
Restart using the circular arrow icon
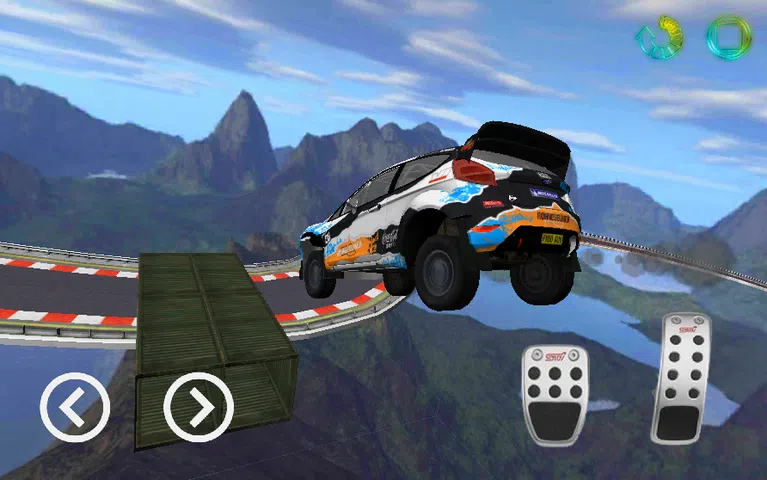(660, 37)
